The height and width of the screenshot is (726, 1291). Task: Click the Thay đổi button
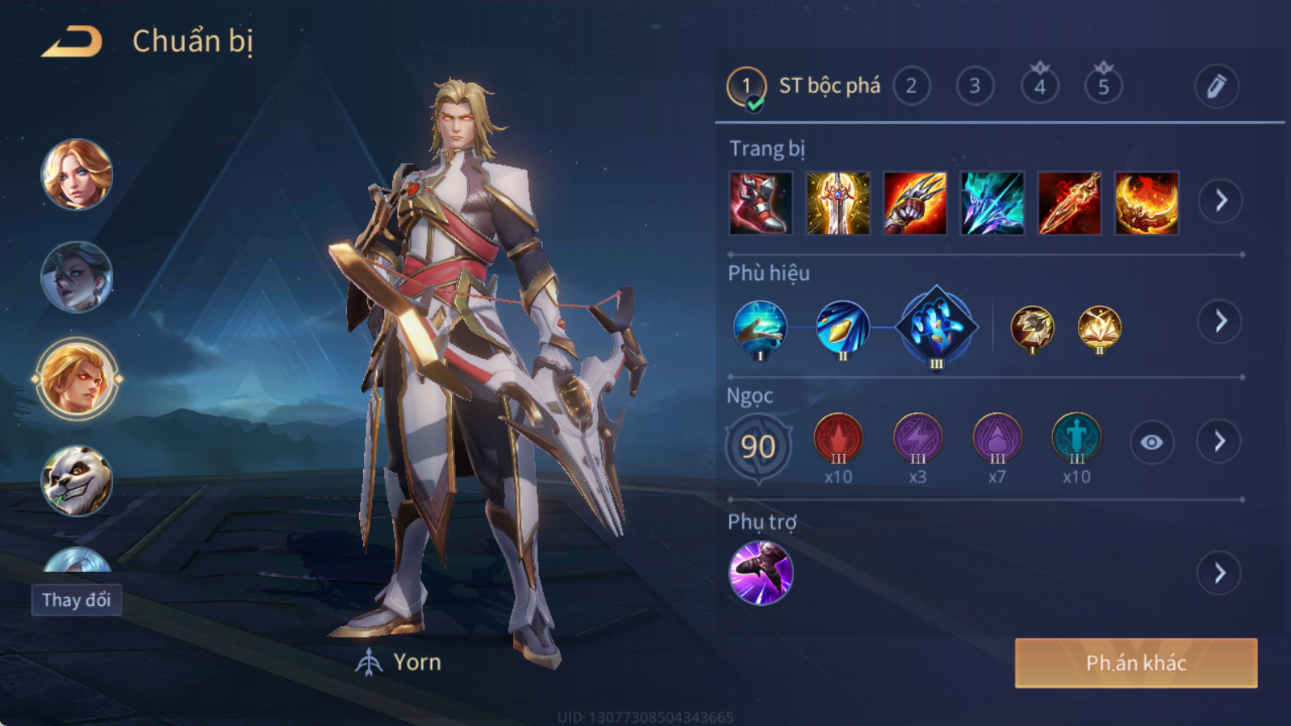(x=76, y=600)
